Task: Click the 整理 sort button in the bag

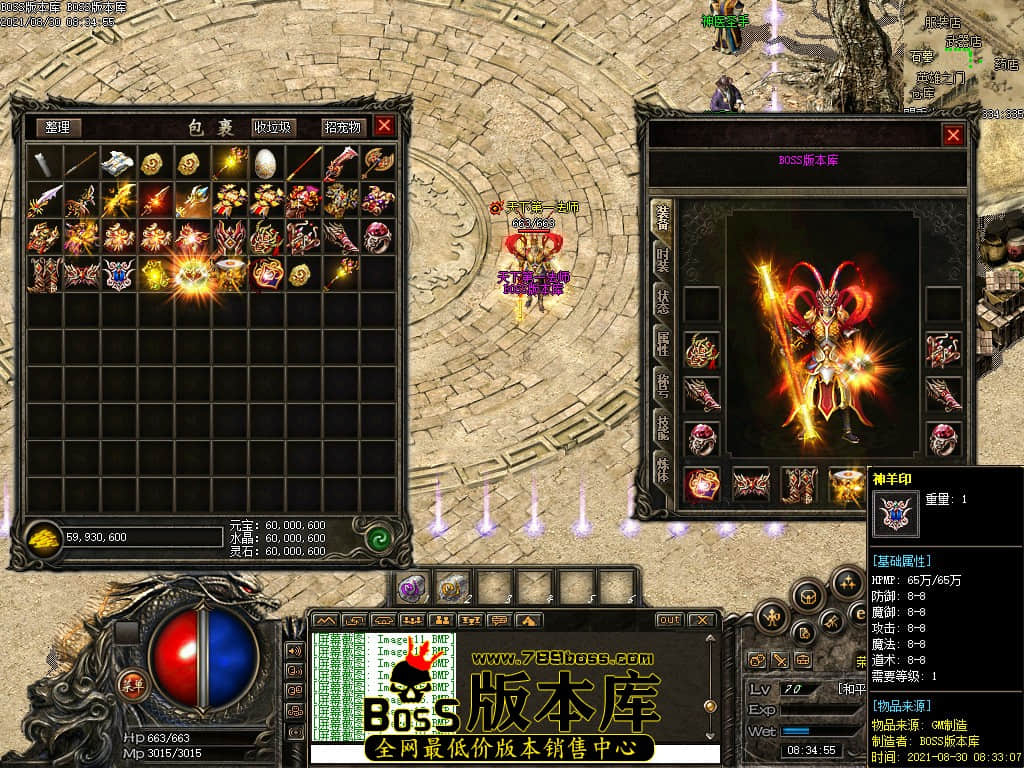Action: [58, 127]
